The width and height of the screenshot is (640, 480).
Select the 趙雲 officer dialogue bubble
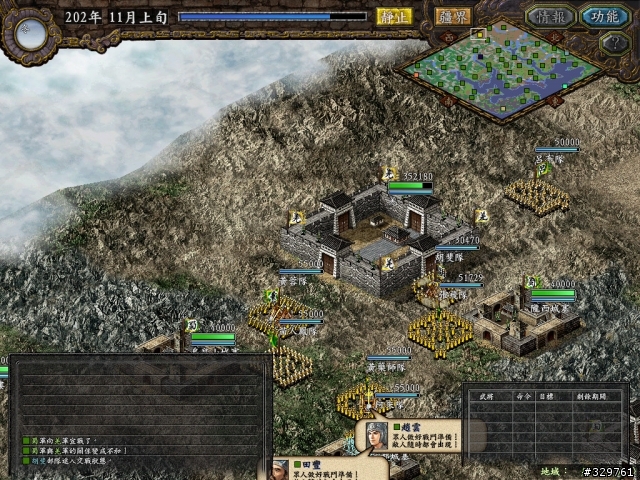pos(412,436)
